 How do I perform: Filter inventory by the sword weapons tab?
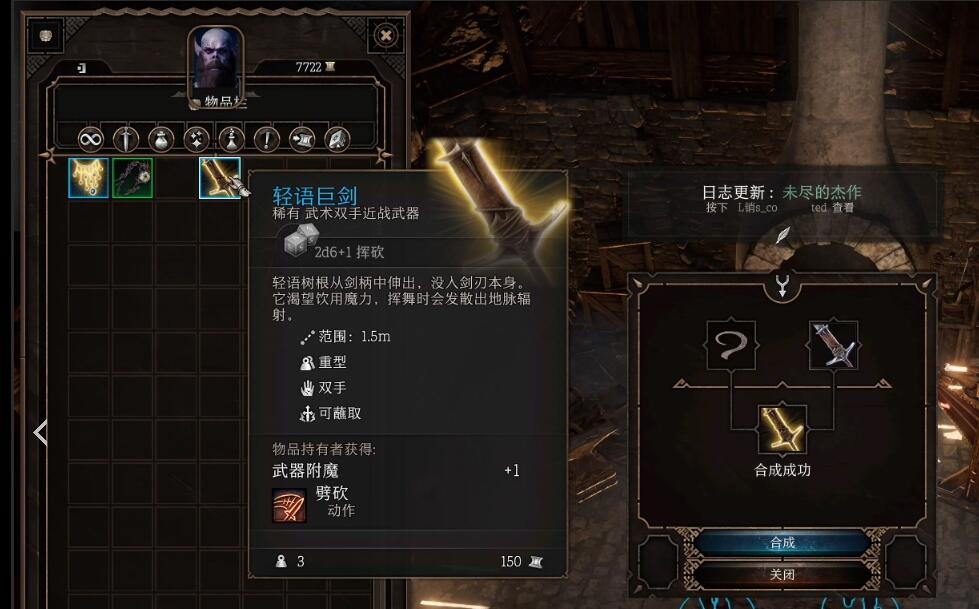click(125, 138)
